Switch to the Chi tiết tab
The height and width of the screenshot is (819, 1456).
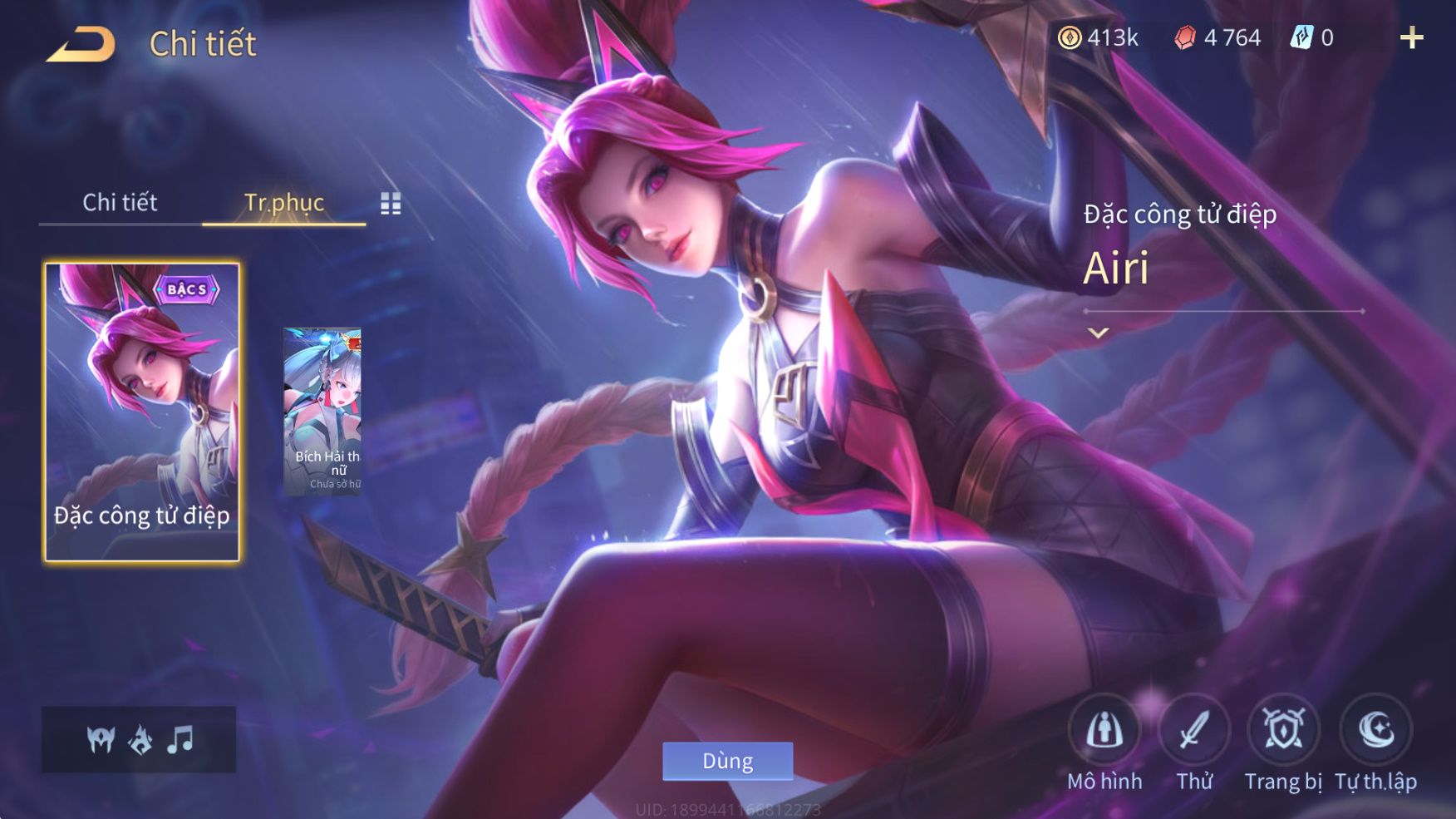point(120,202)
